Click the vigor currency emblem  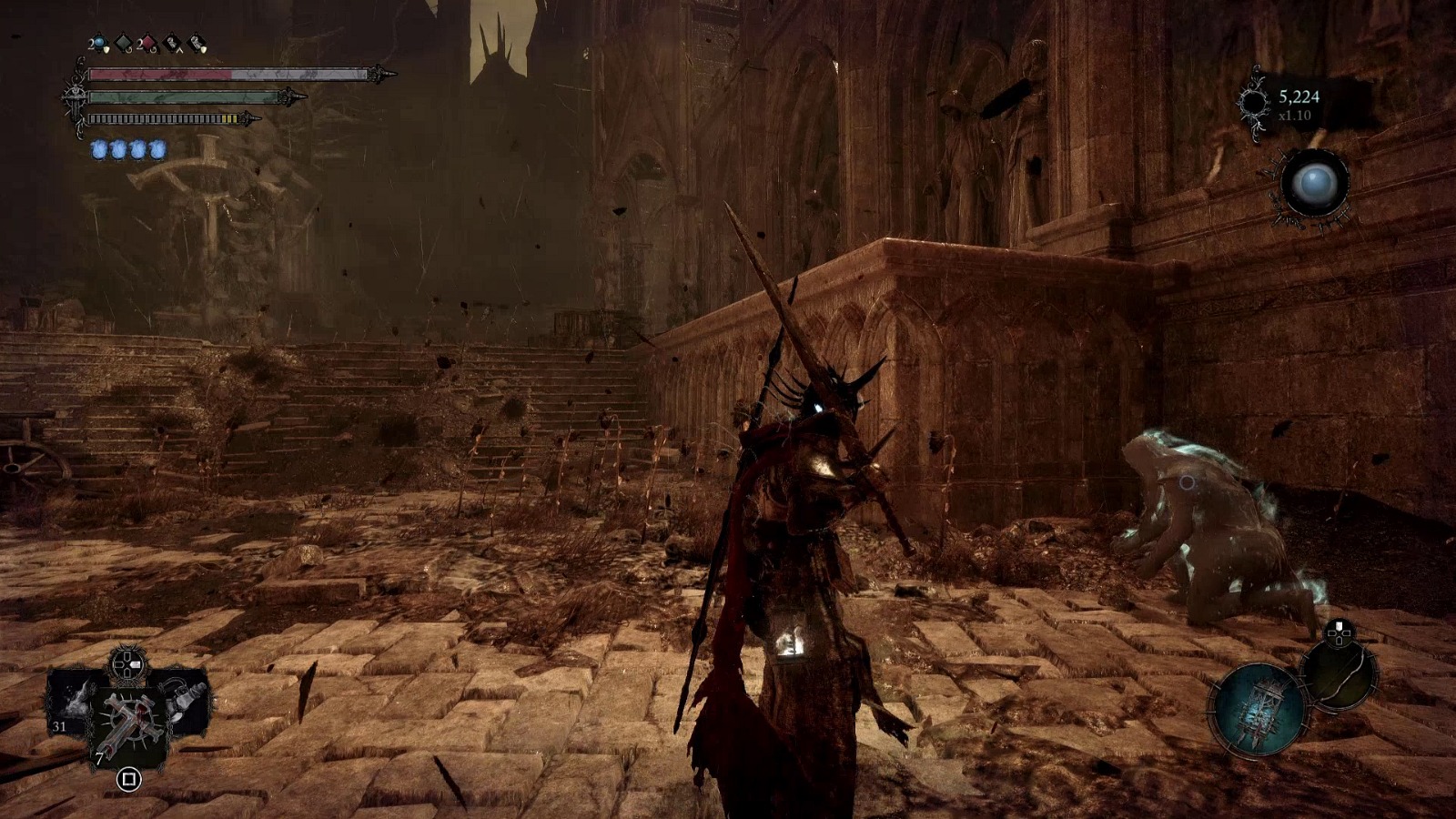[1255, 104]
